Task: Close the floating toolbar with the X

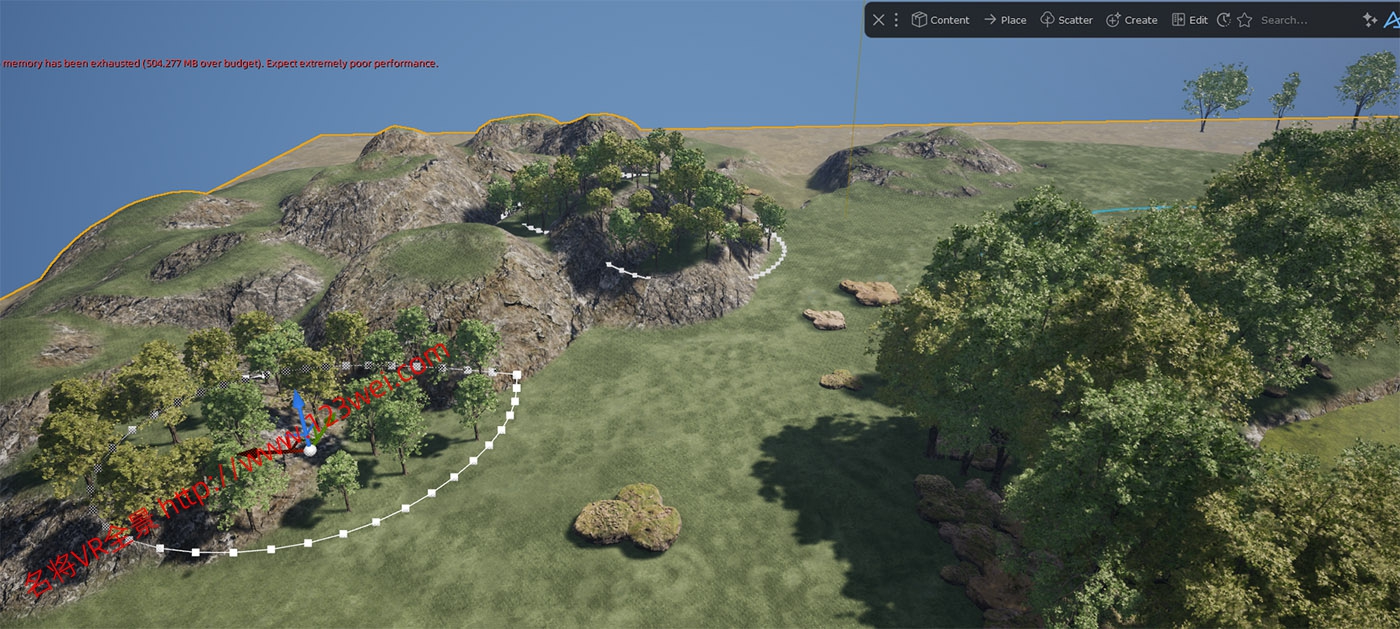Action: [x=878, y=20]
